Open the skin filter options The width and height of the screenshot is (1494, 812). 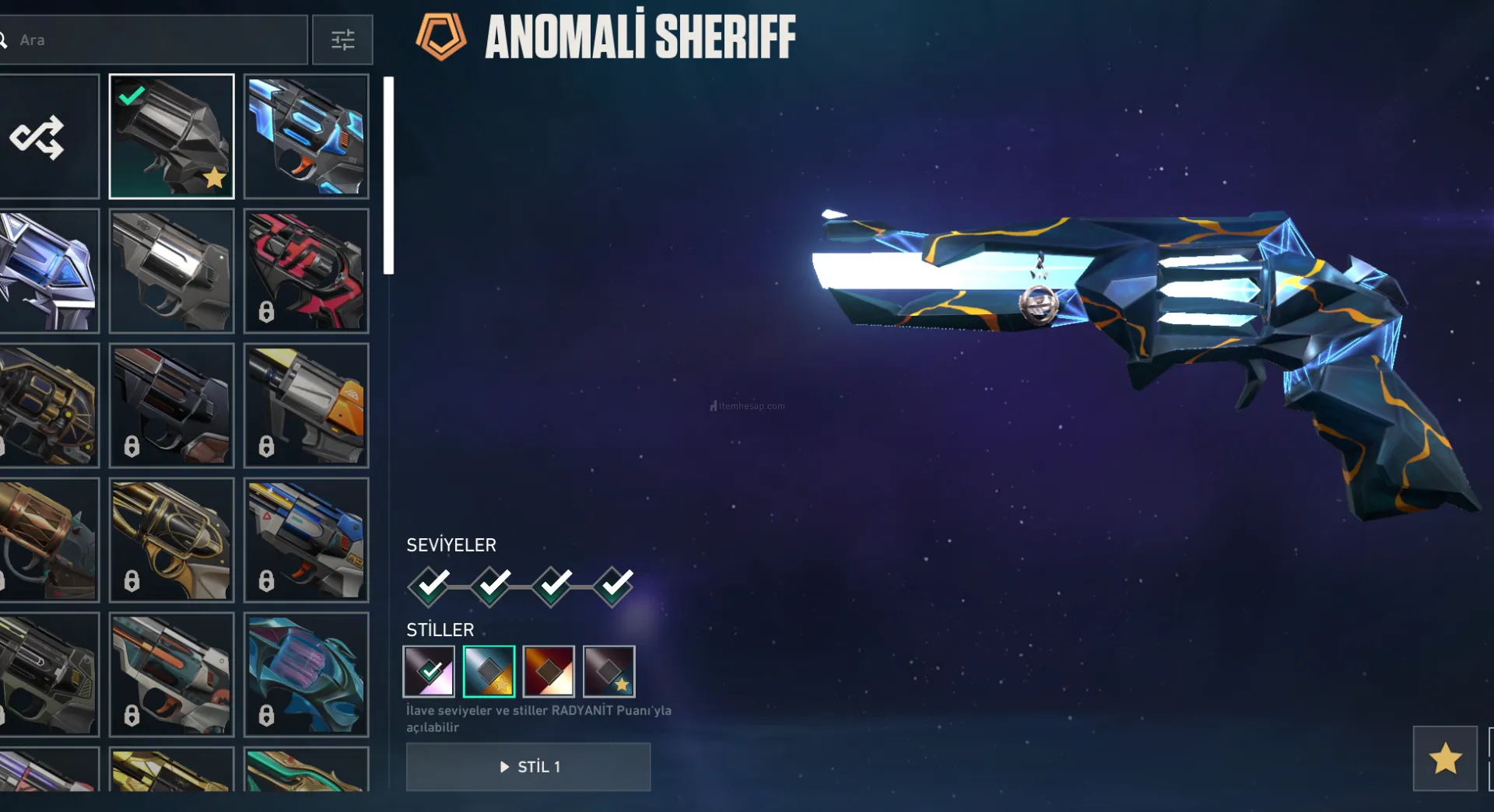(x=342, y=40)
